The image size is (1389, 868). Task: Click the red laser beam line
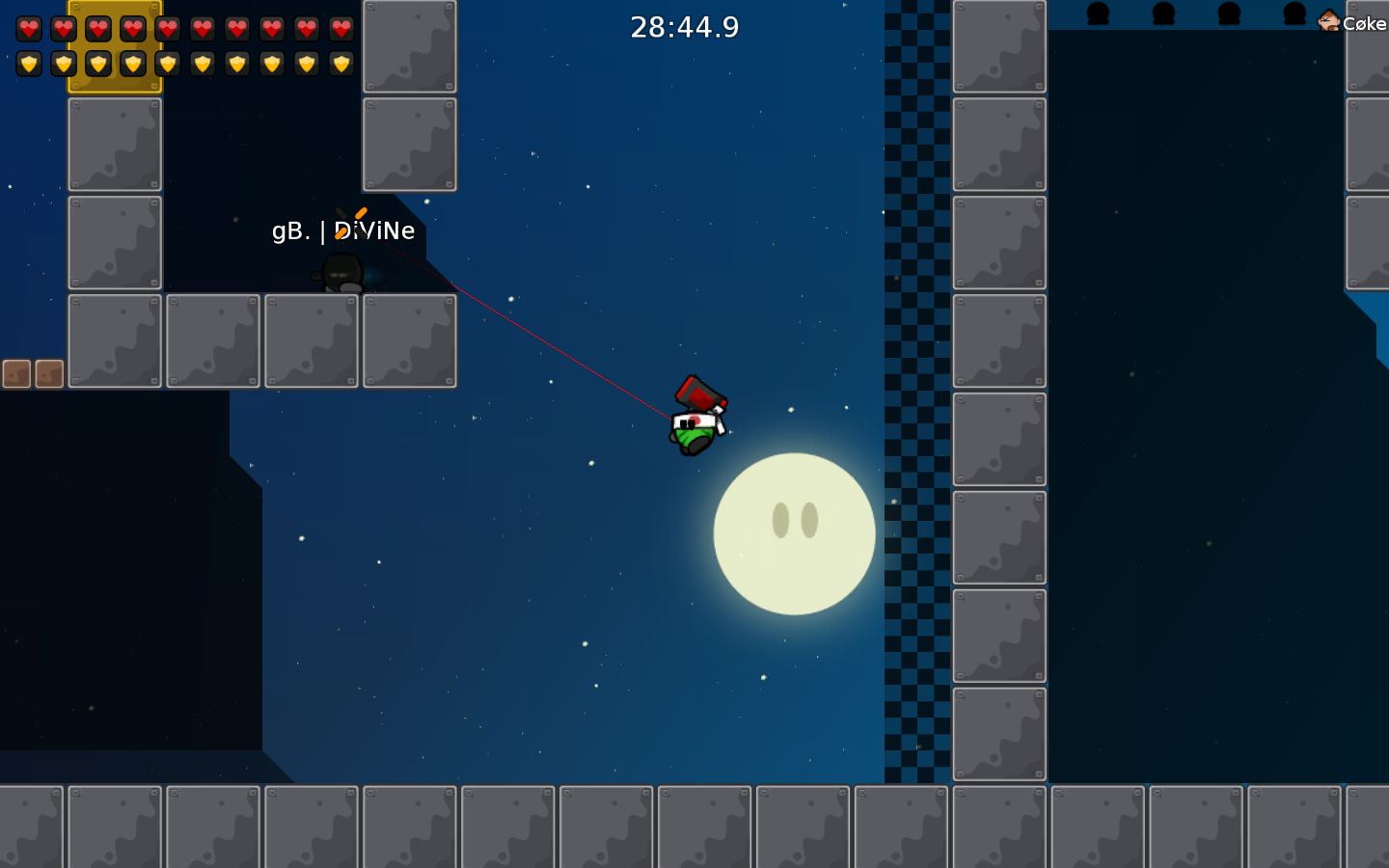click(531, 328)
